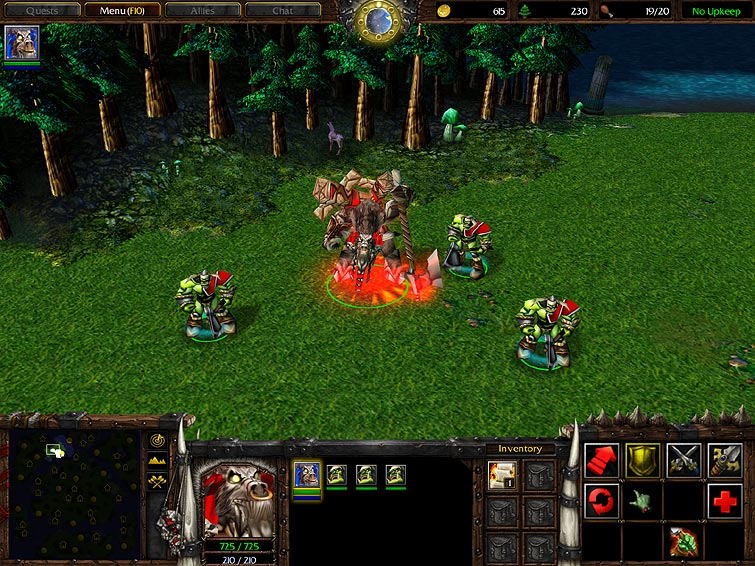This screenshot has height=566, width=755.
Task: Select the Tauren hero in the group panel
Action: (x=307, y=475)
